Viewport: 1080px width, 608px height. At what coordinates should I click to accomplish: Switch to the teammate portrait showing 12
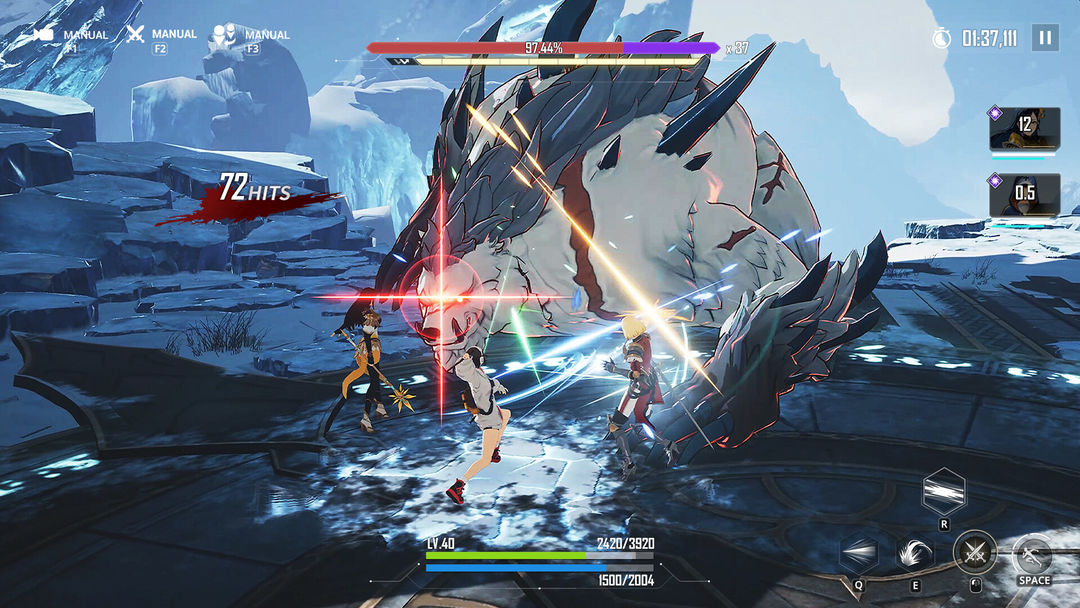[1024, 127]
